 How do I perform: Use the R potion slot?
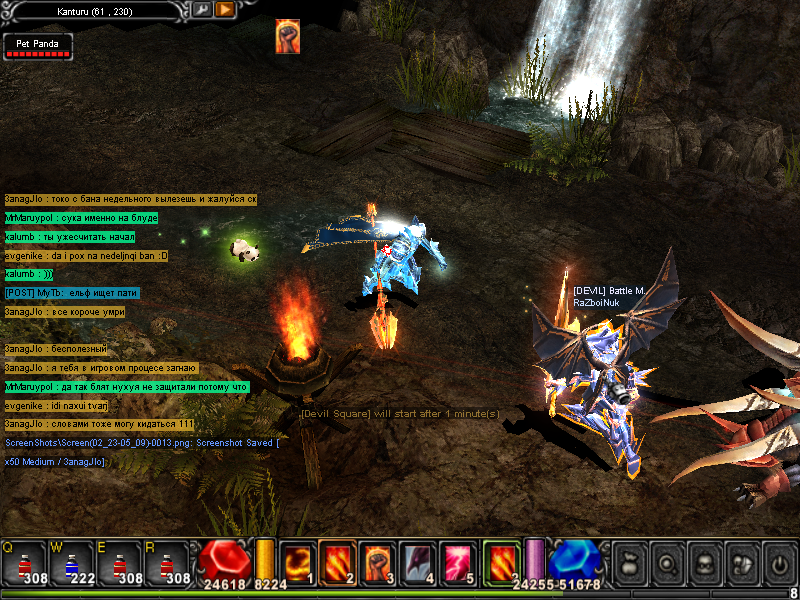point(165,563)
